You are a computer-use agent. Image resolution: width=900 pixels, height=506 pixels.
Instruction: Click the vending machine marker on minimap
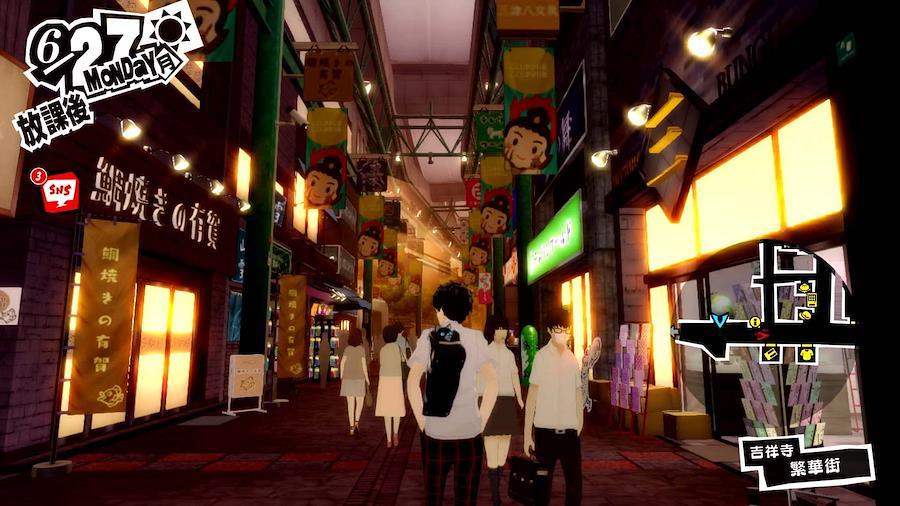tap(811, 299)
